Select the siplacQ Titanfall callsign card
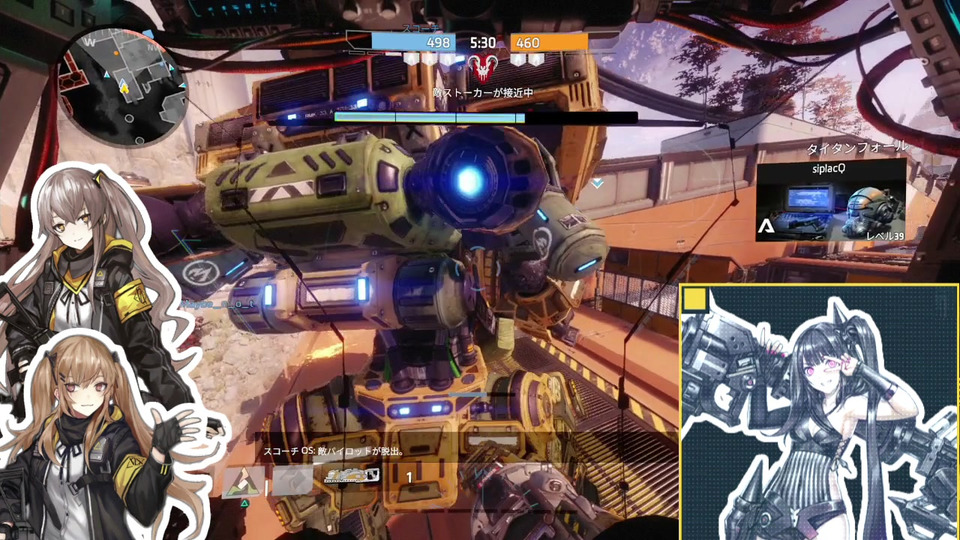 830,200
